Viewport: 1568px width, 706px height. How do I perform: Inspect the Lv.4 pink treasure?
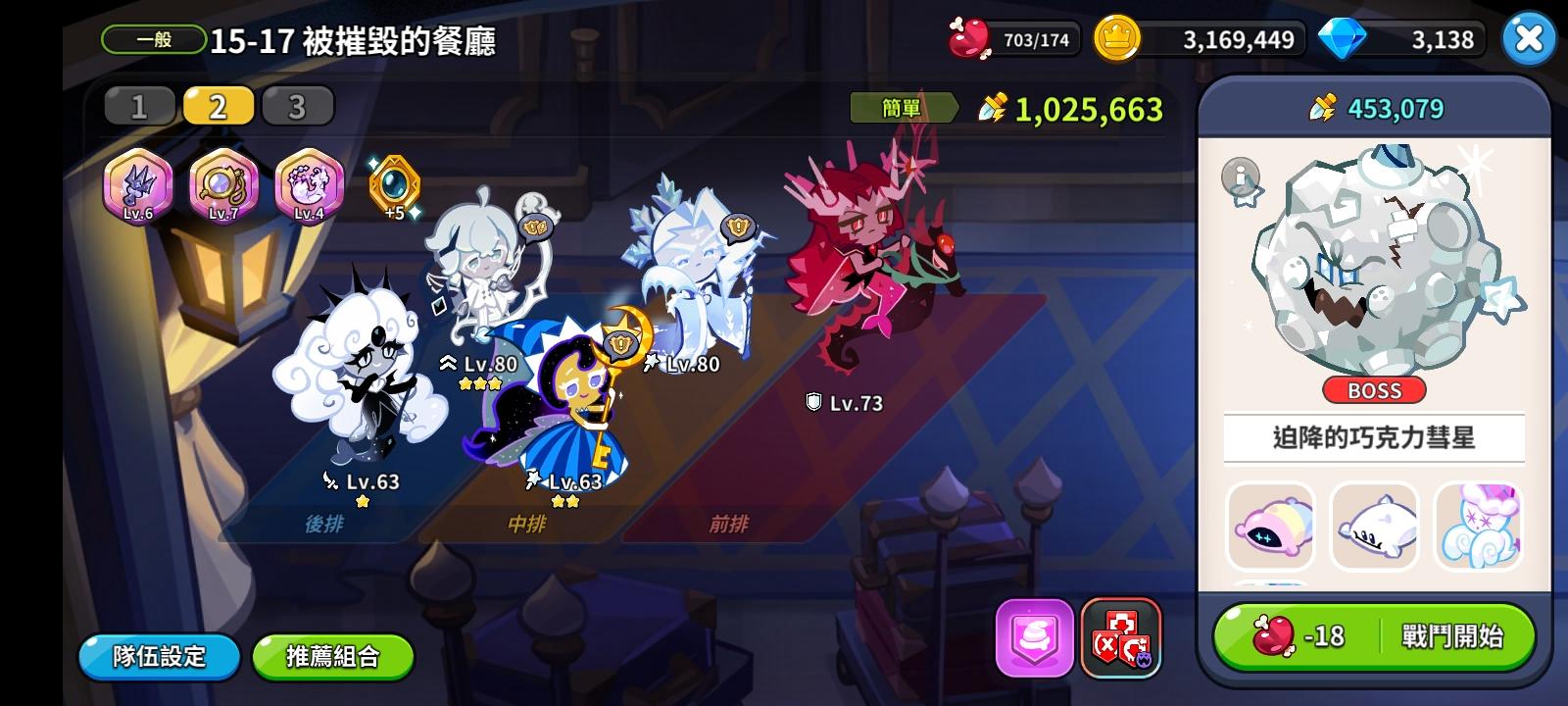tap(308, 186)
